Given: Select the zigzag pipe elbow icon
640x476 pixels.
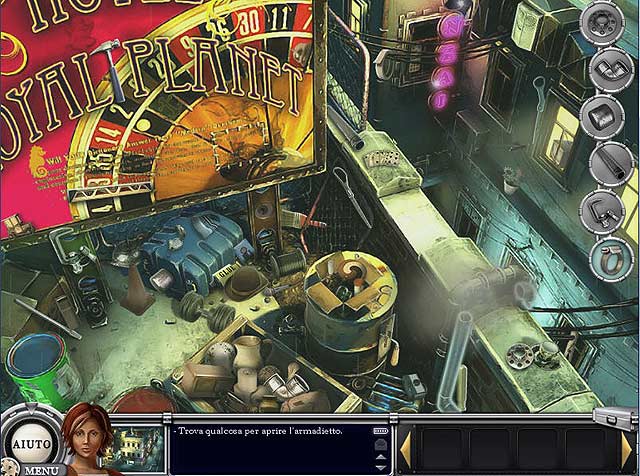Looking at the screenshot, I should 604,68.
